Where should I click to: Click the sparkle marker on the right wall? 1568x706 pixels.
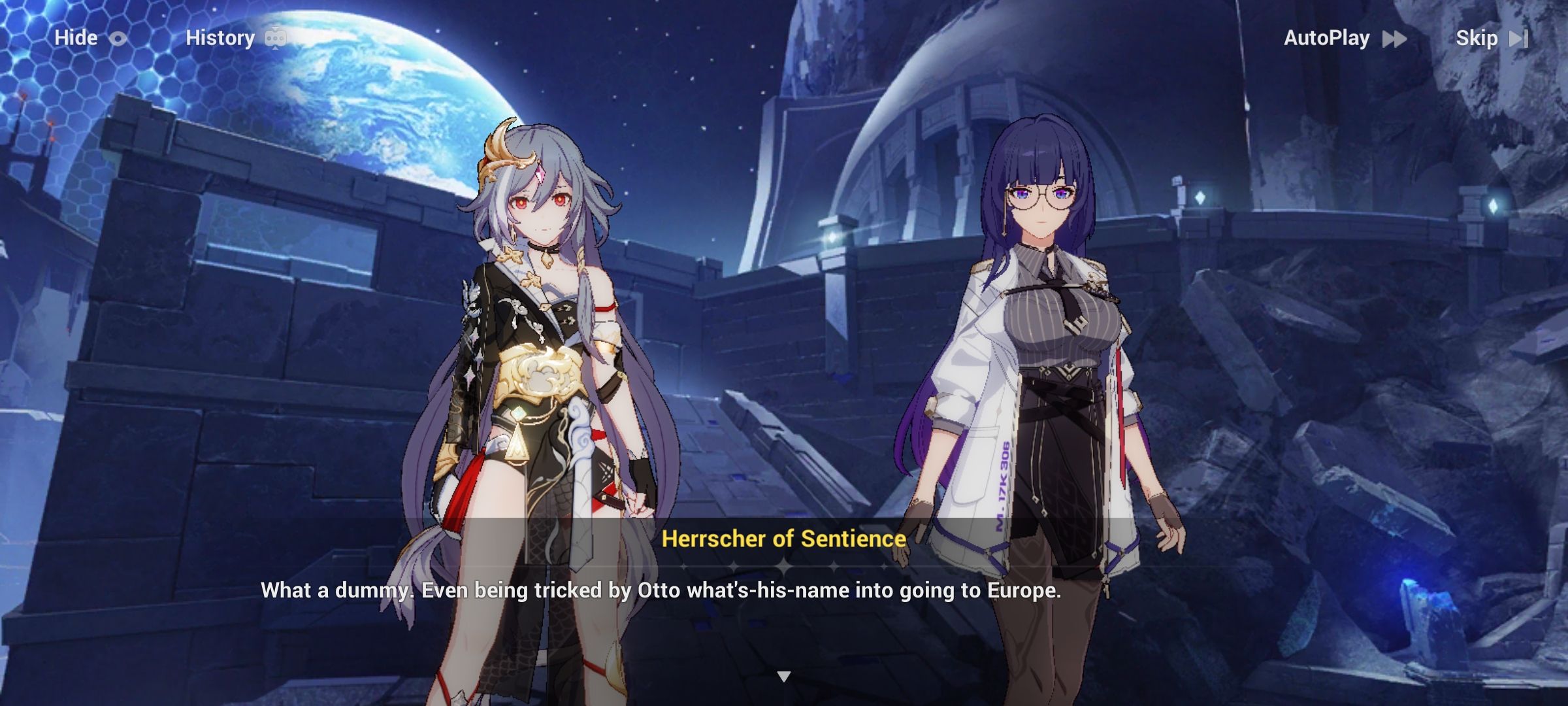pos(1494,206)
